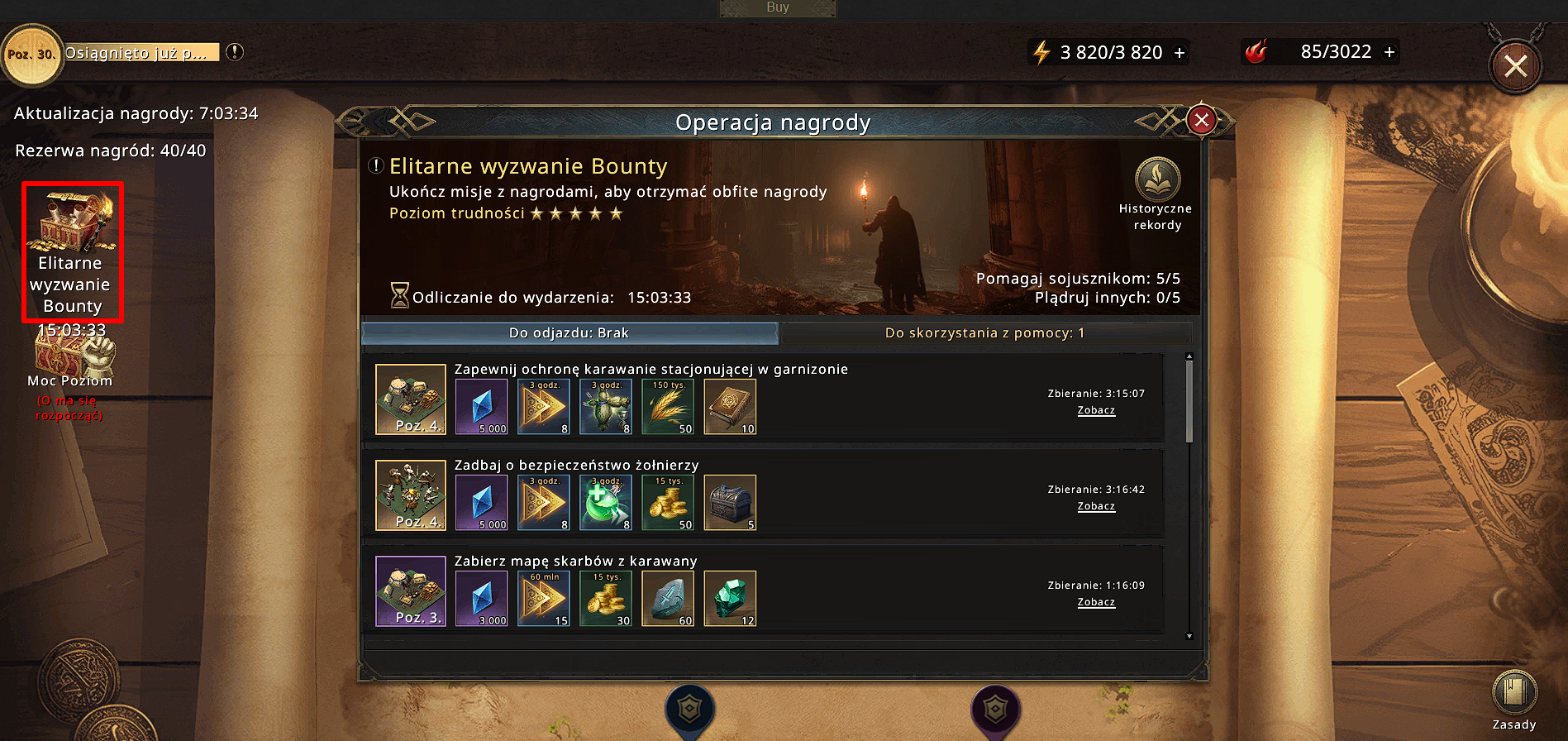The height and width of the screenshot is (741, 1568).
Task: Switch to the Do skorzystania z pomocy tab
Action: point(984,333)
